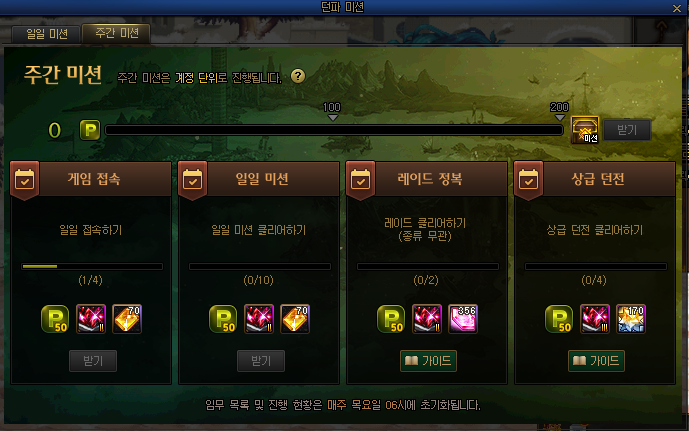Select the pink 356 reward under 레이드 정복
689x431 pixels.
tap(463, 318)
